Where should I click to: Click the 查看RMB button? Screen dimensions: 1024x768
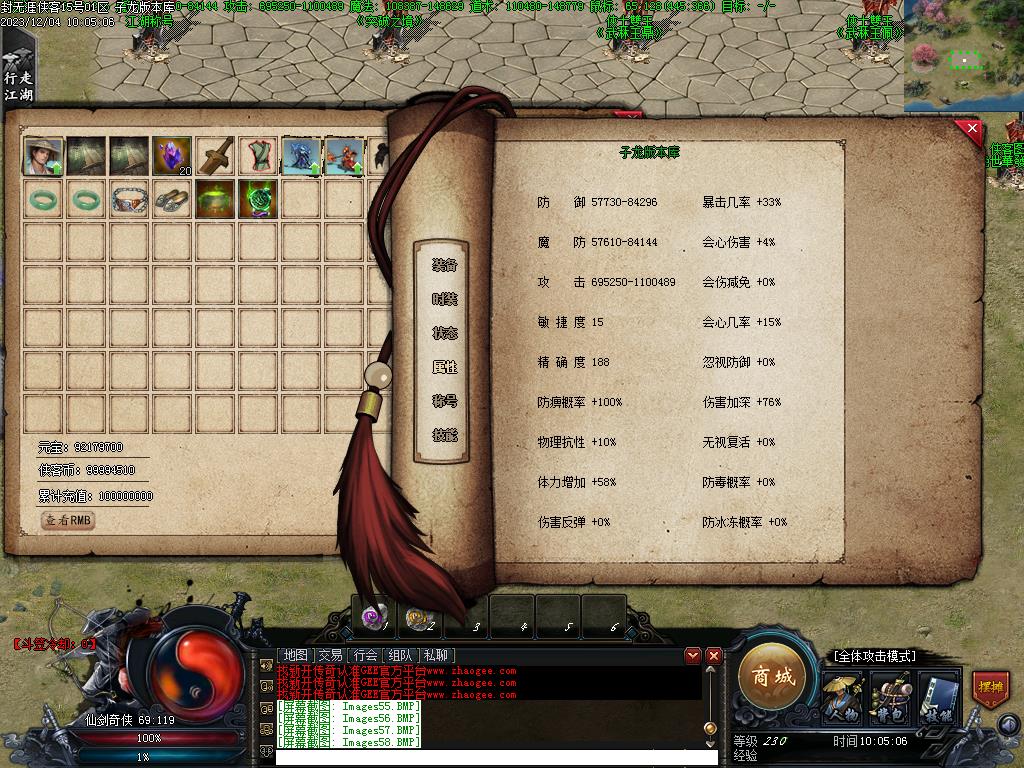coord(69,520)
